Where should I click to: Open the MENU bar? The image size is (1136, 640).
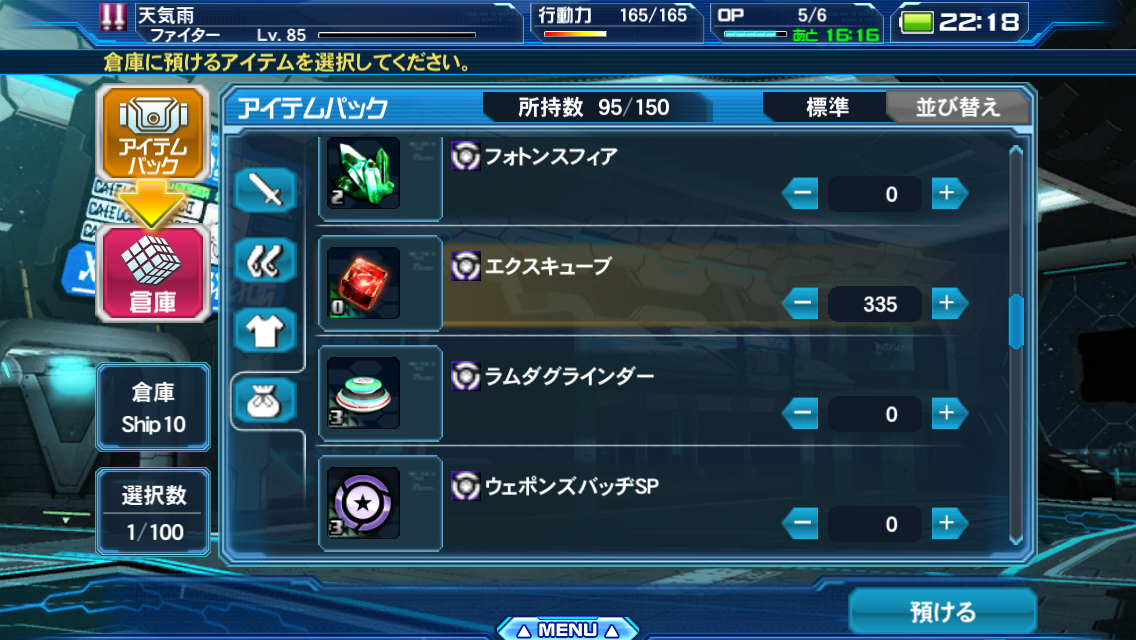(566, 629)
